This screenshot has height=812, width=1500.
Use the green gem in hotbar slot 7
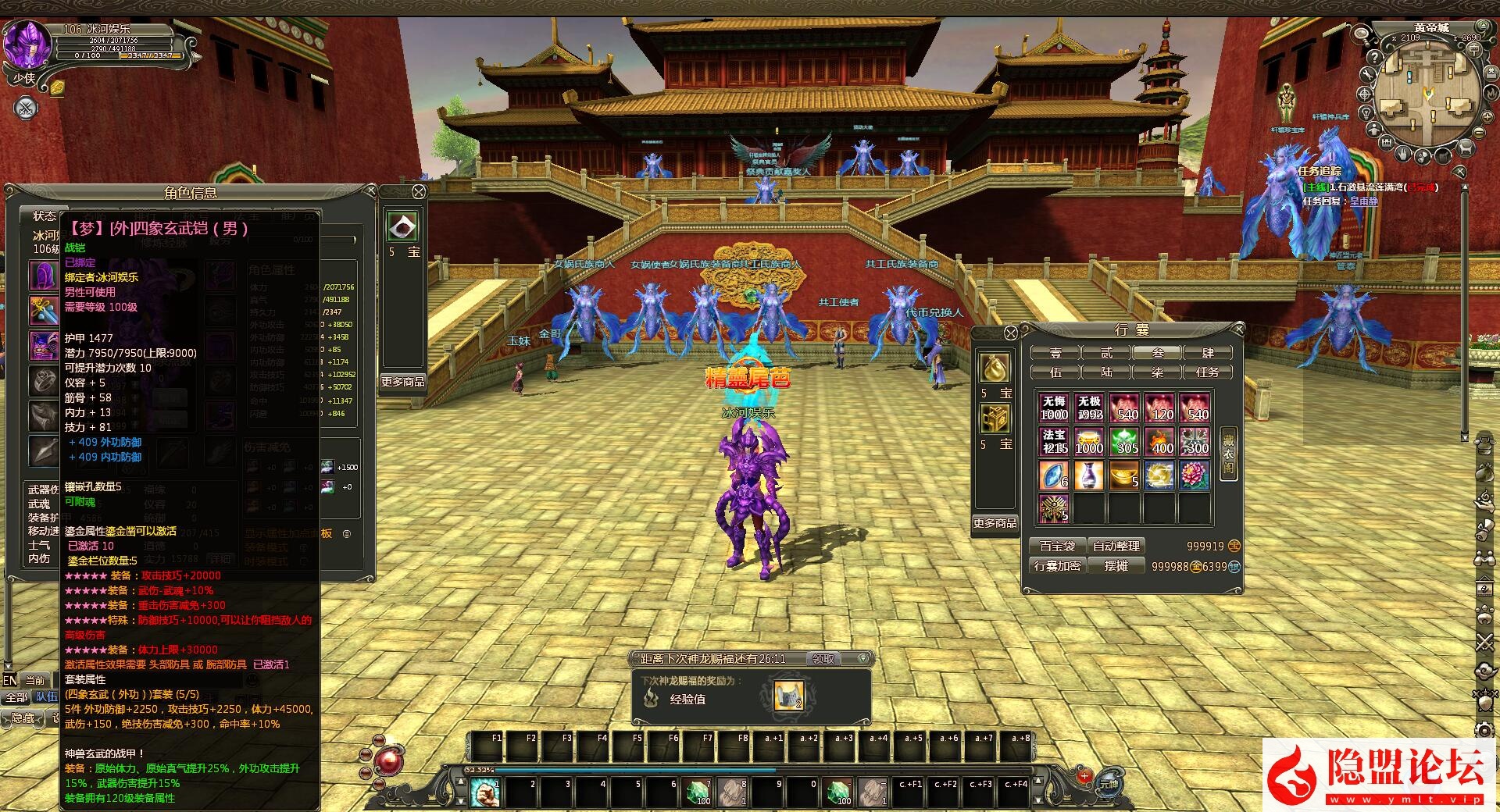pyautogui.click(x=696, y=792)
